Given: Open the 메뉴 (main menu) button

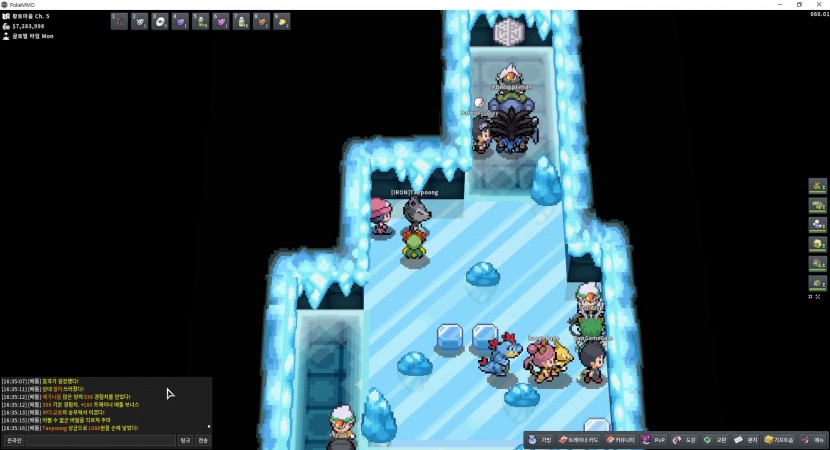Looking at the screenshot, I should point(814,440).
